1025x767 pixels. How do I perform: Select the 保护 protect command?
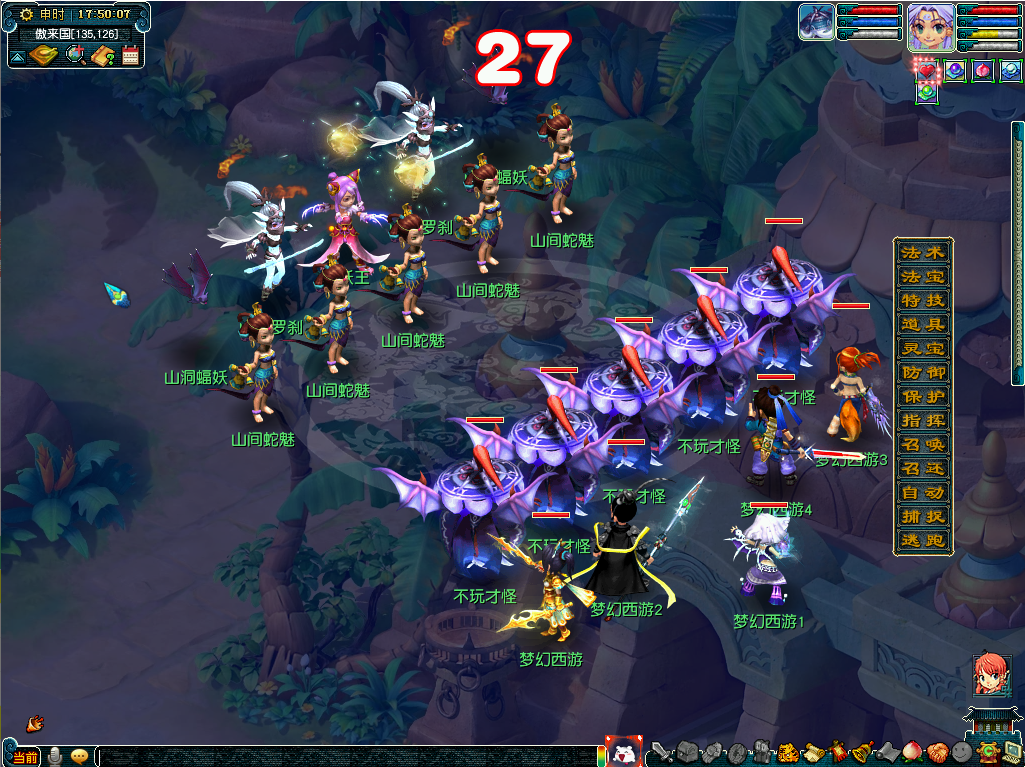(x=922, y=396)
